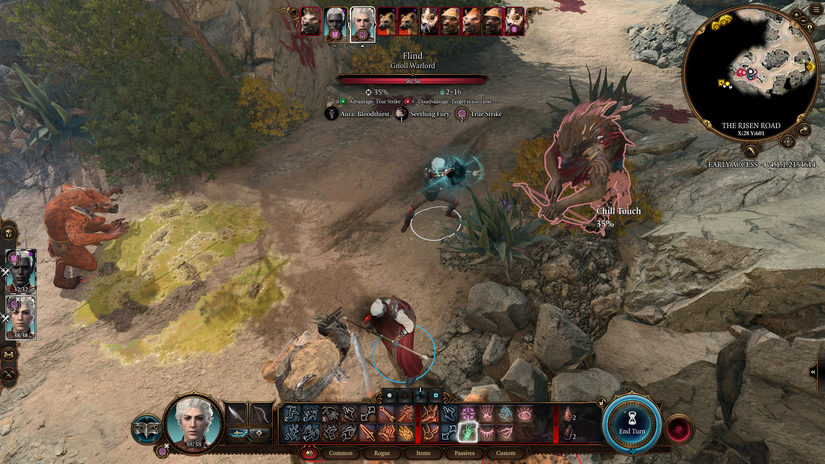Select the dark-skinned companion portrait in party panel
Viewport: 825px width, 464px height.
21,268
